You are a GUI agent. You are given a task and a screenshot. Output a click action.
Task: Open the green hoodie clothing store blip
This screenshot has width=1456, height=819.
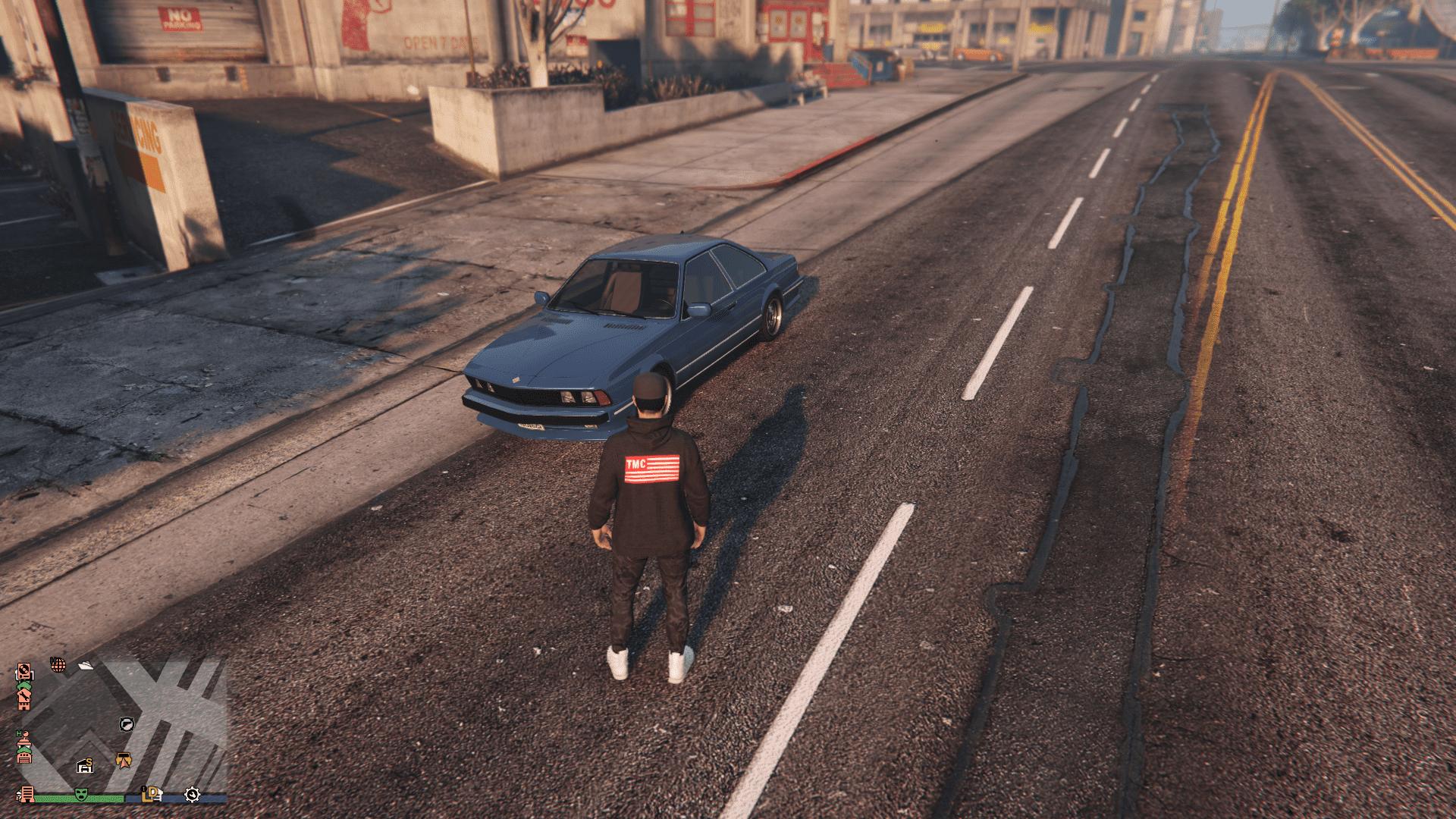[x=24, y=686]
